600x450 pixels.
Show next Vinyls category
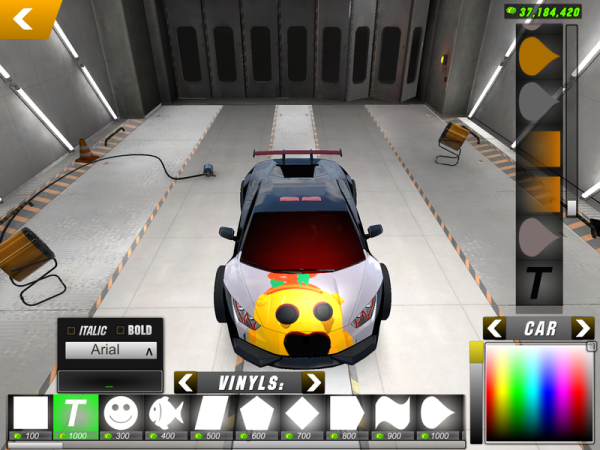(313, 382)
